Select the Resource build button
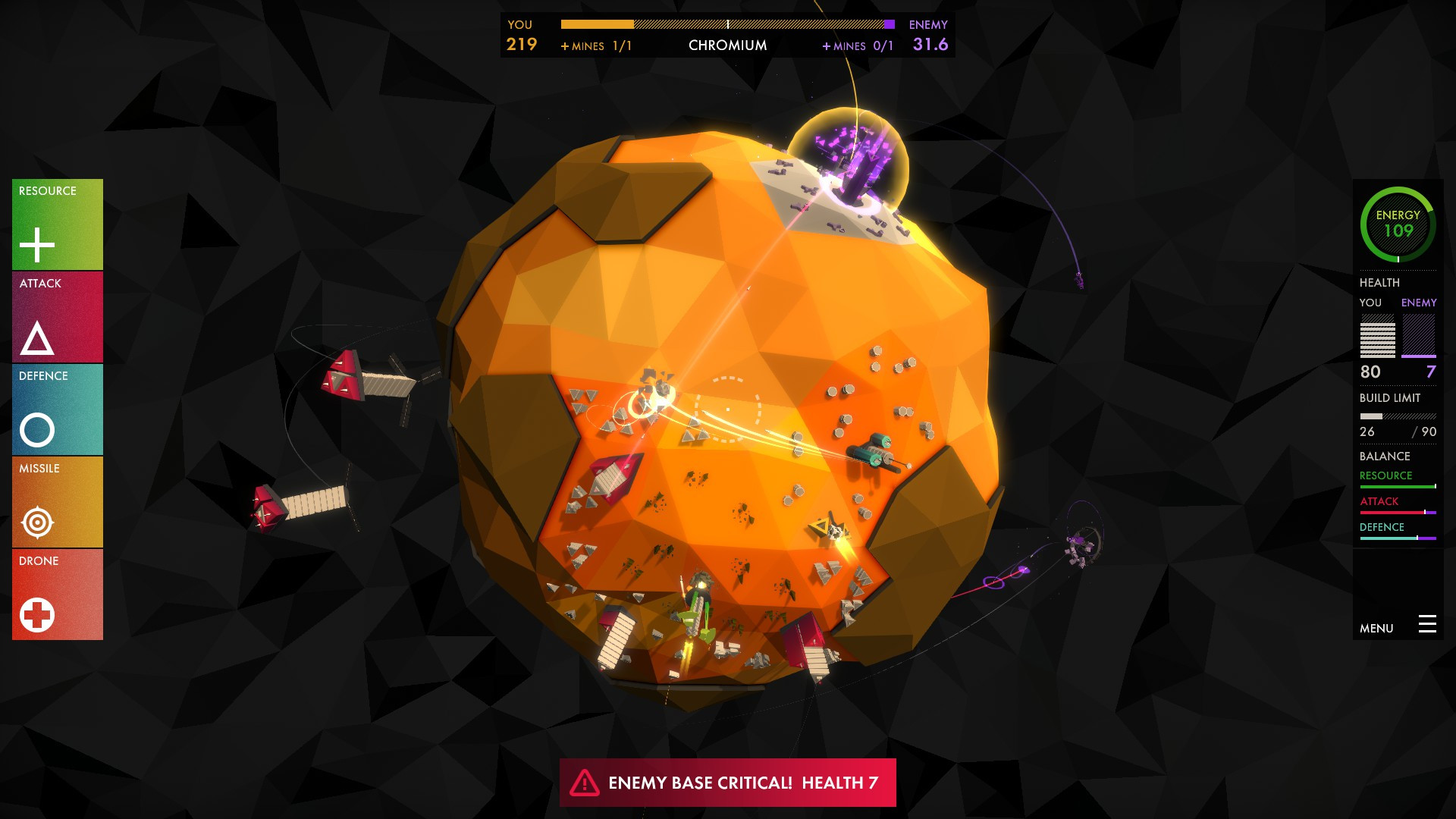Viewport: 1456px width, 819px height. (x=58, y=225)
